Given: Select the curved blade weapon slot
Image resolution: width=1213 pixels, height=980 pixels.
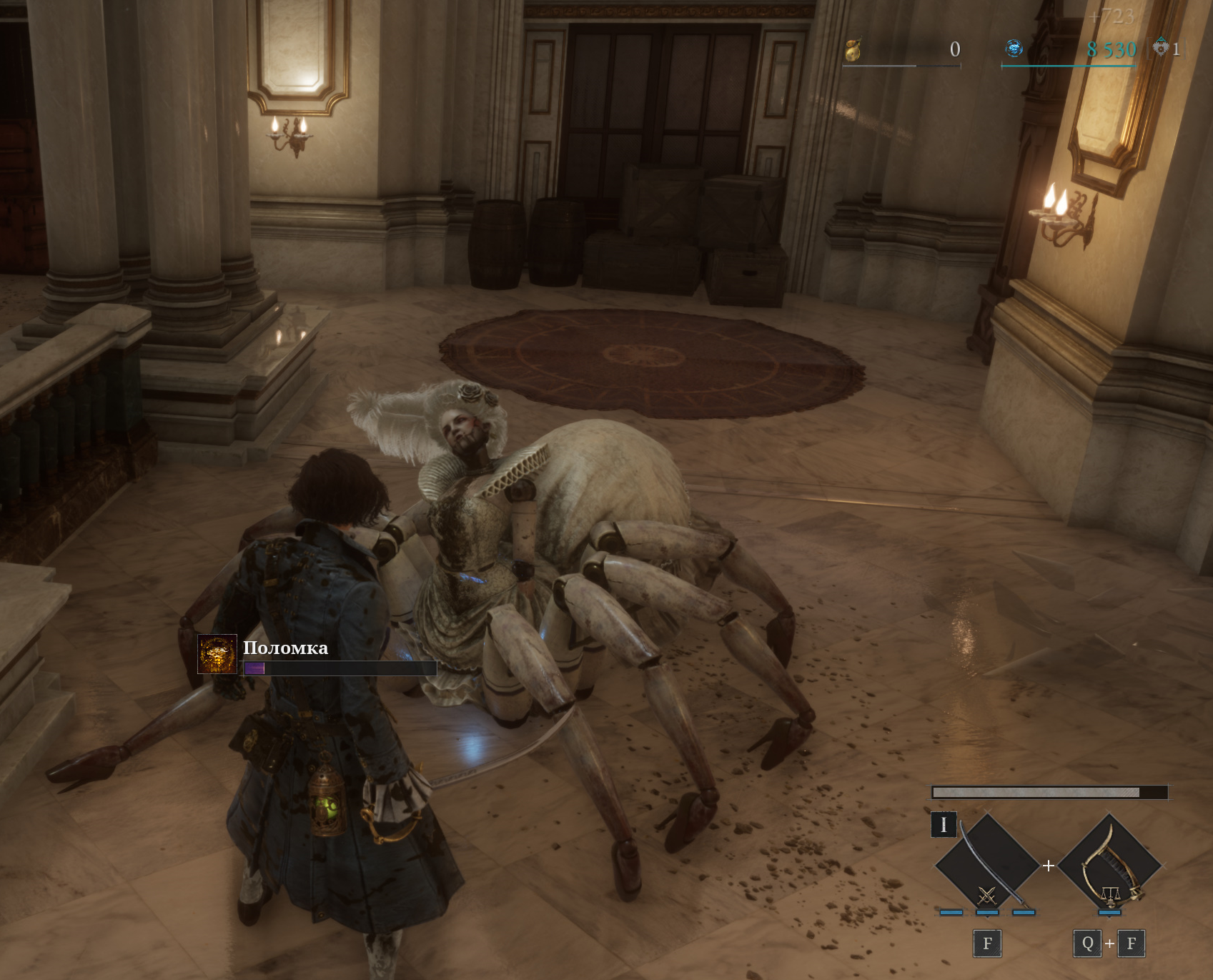Looking at the screenshot, I should (986, 865).
